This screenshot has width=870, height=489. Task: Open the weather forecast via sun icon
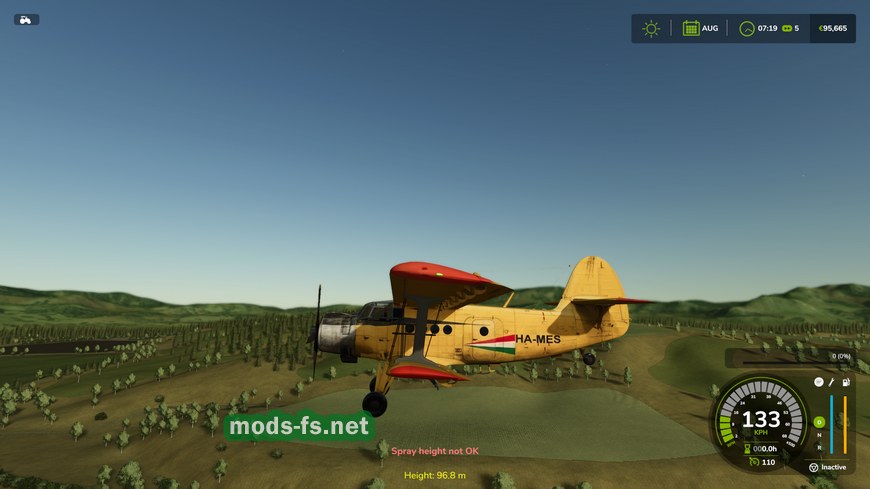click(x=651, y=28)
